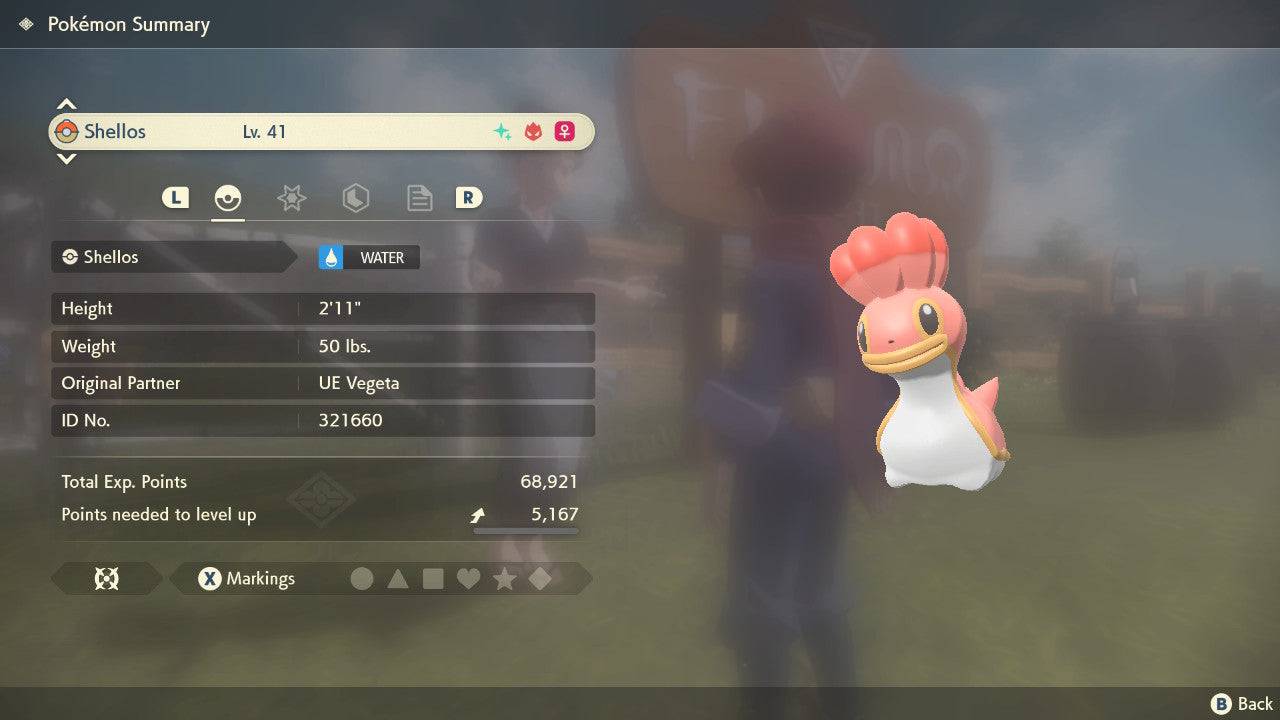Toggle the triangle marking

point(398,578)
